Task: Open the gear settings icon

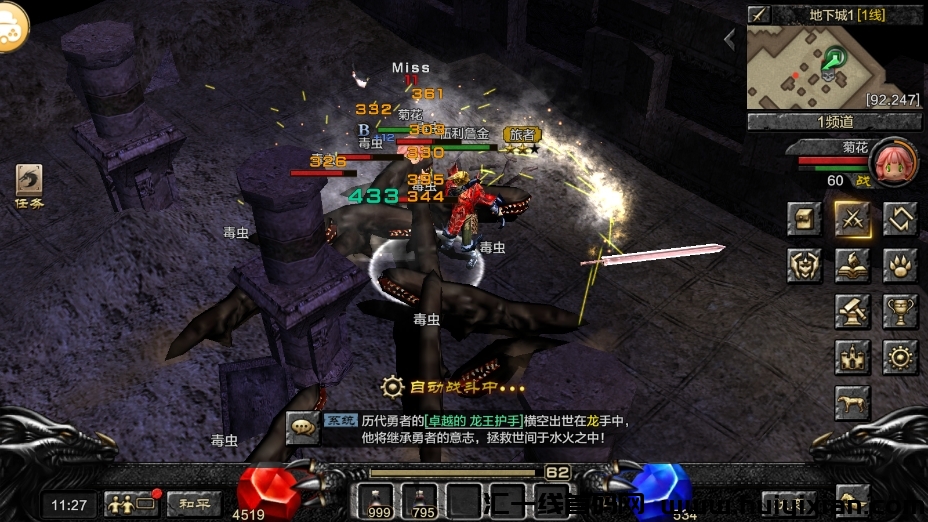Action: (900, 357)
